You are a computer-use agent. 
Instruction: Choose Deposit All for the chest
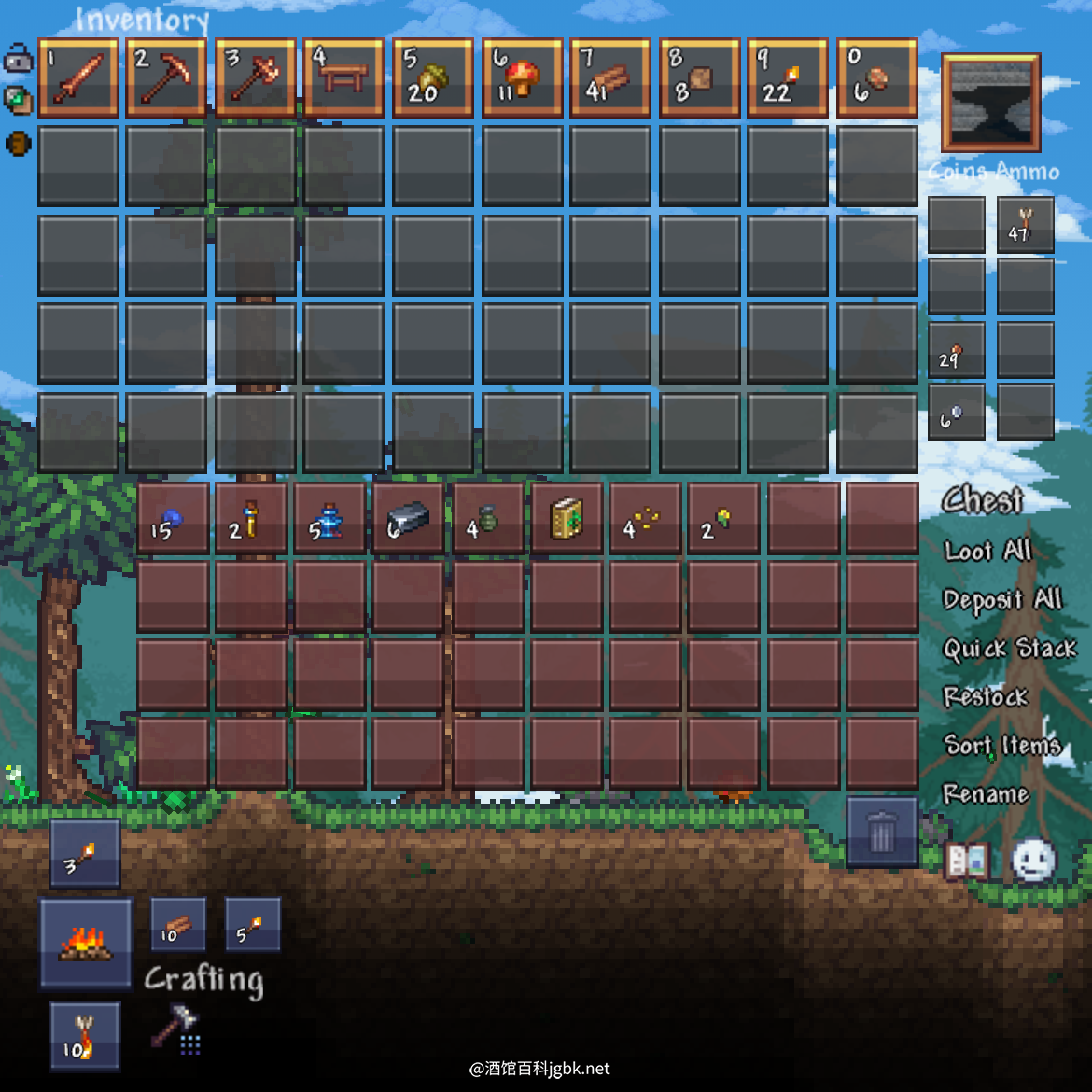[x=1001, y=599]
